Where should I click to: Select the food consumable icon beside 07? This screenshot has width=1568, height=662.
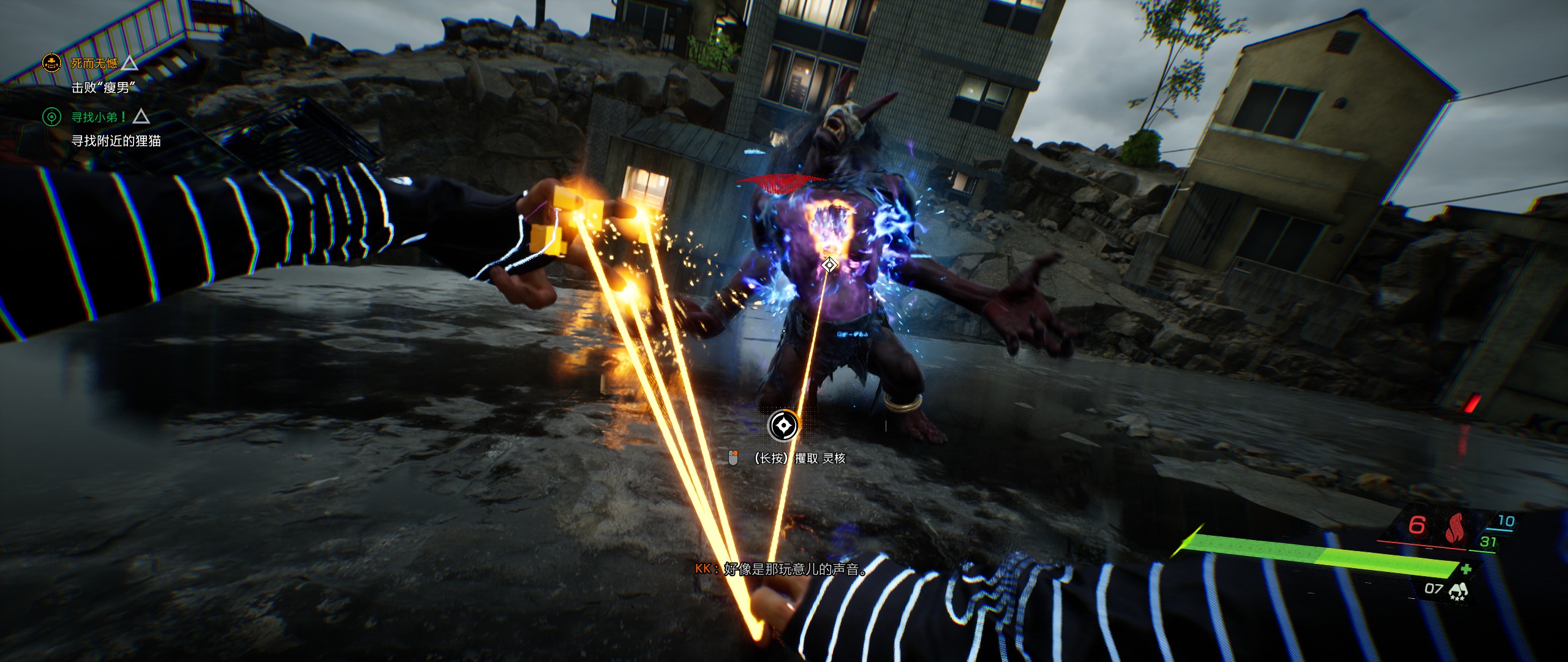click(x=1458, y=590)
